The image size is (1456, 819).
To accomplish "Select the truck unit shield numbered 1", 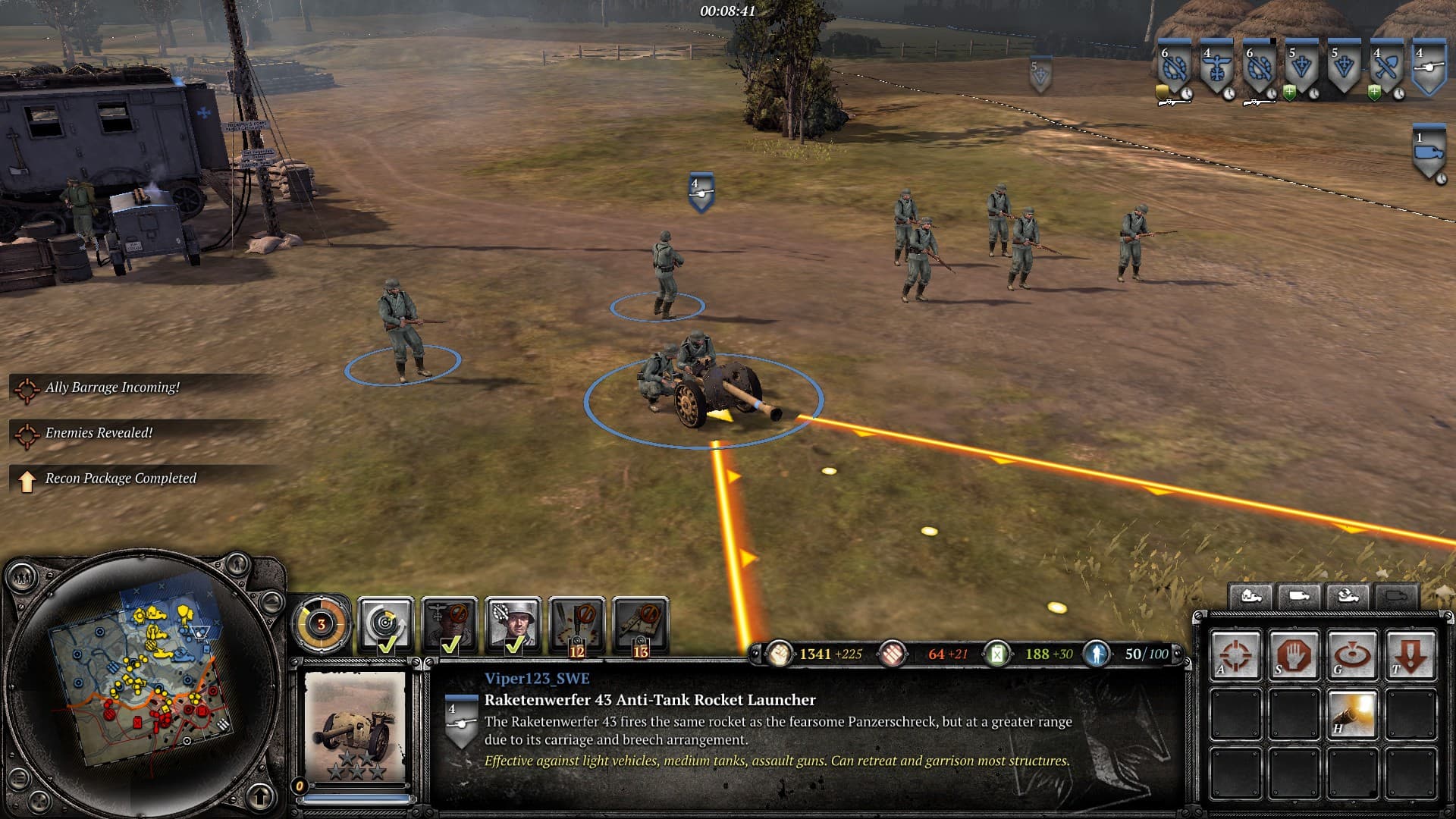I will [x=1429, y=152].
